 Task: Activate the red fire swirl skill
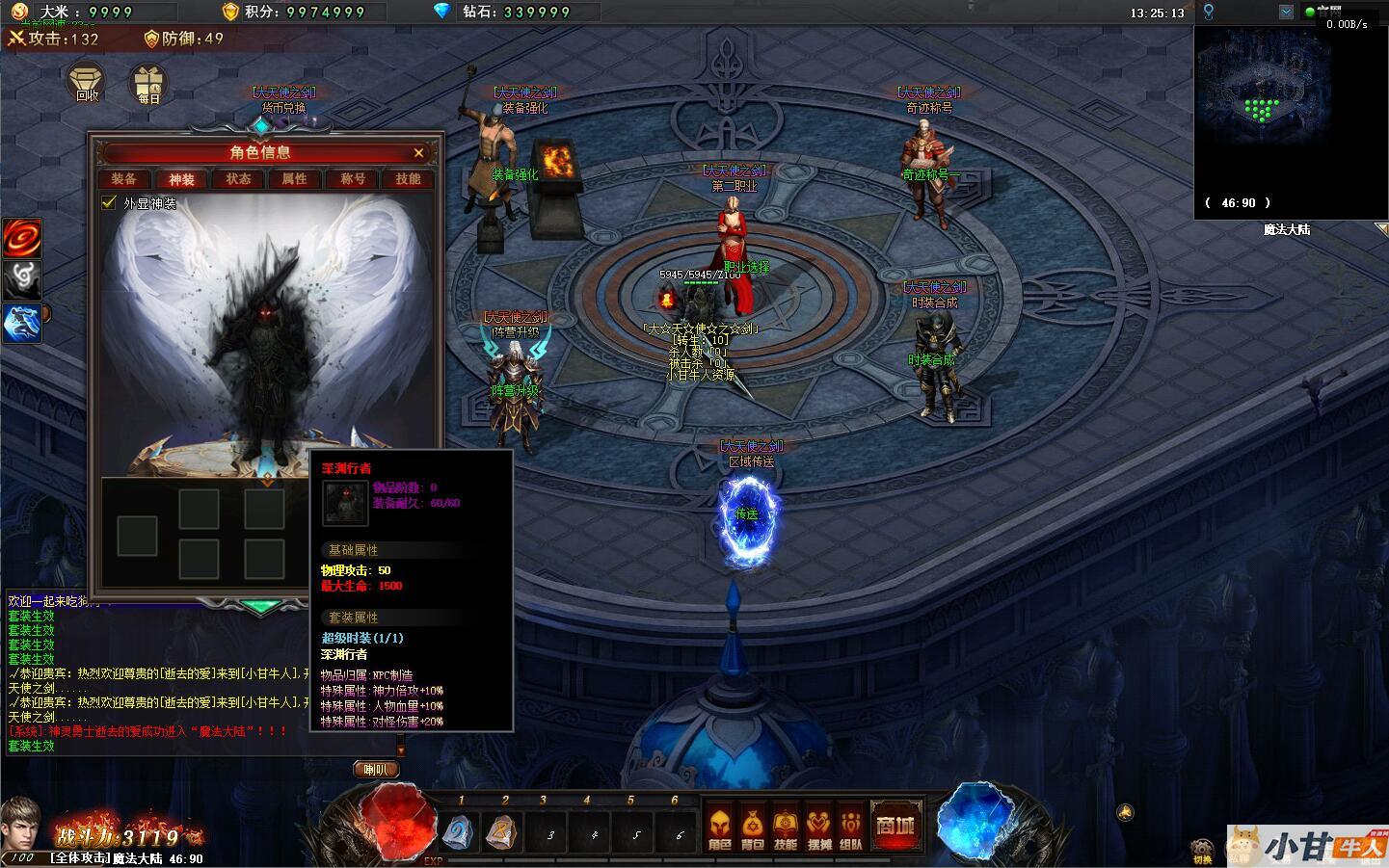(21, 238)
